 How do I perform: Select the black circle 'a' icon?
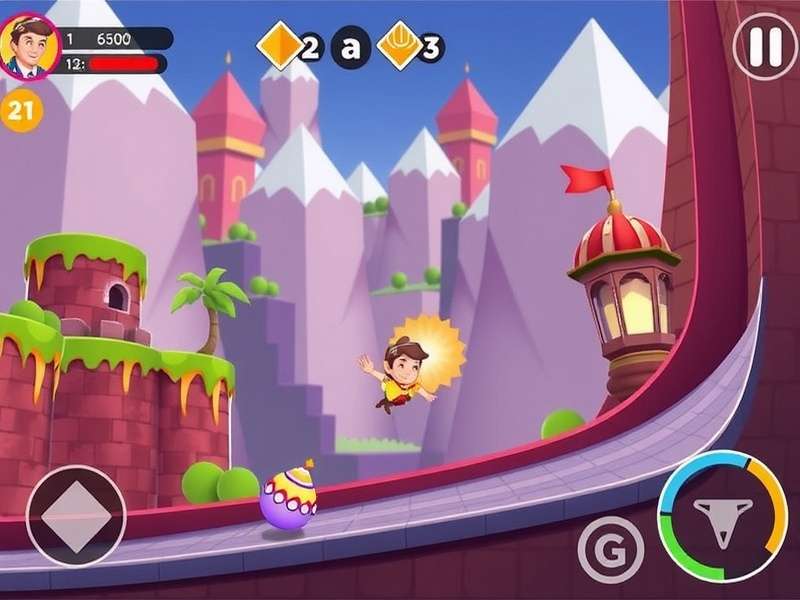[x=351, y=46]
